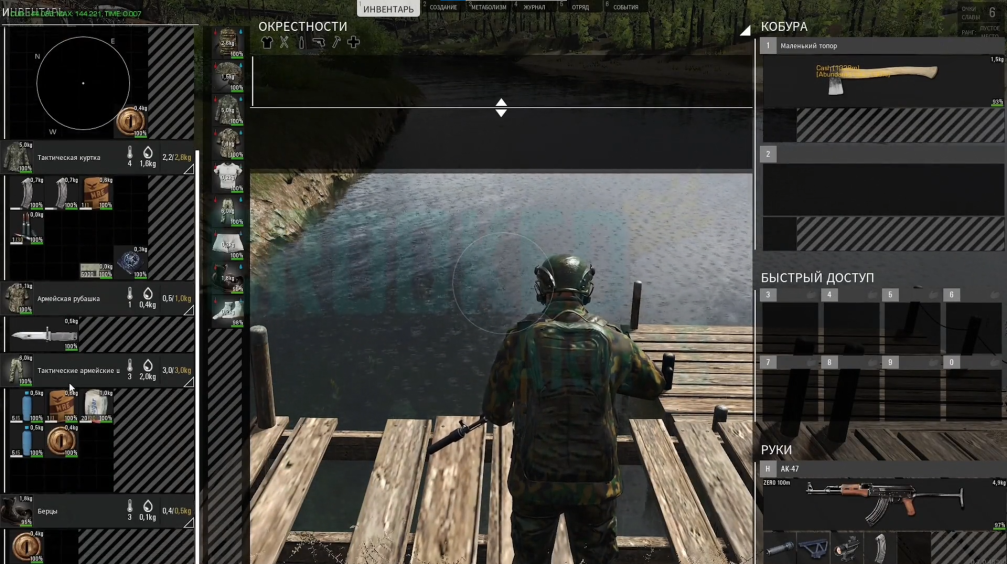Open the Инвентарь tab
This screenshot has height=564, width=1007.
pos(388,9)
